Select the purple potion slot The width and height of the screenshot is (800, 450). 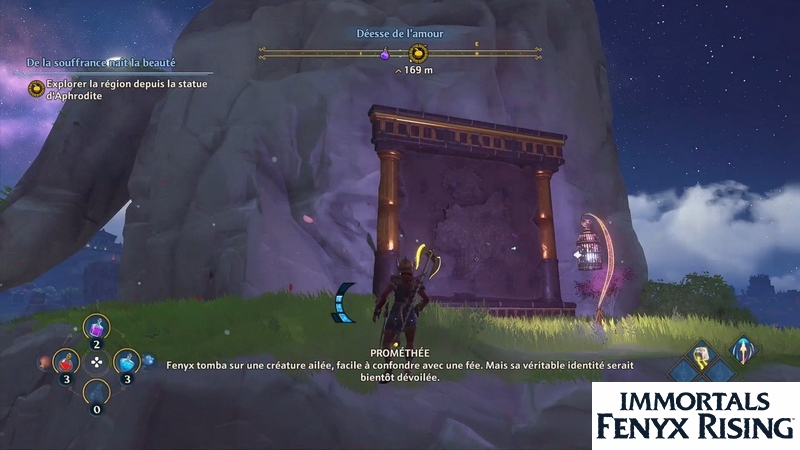(97, 326)
